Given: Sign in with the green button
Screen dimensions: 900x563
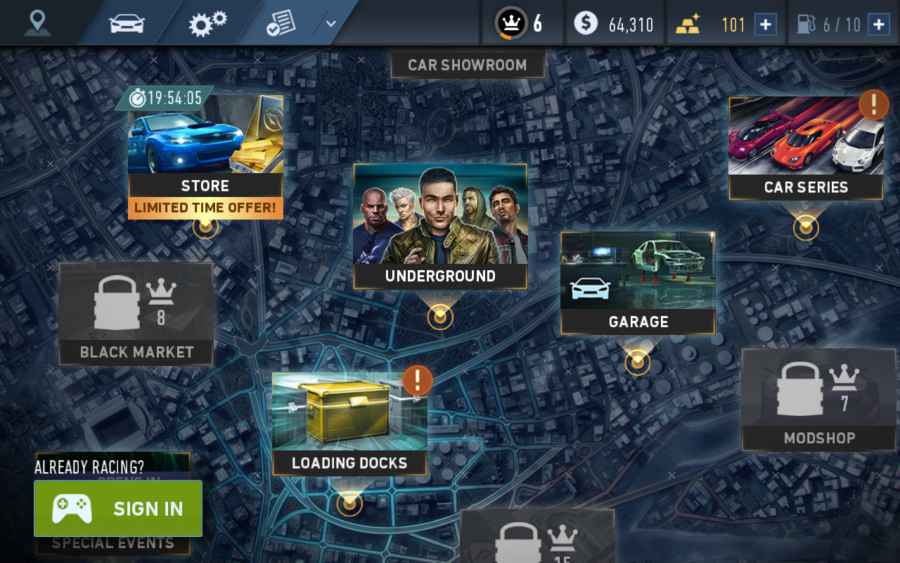Looking at the screenshot, I should point(118,508).
